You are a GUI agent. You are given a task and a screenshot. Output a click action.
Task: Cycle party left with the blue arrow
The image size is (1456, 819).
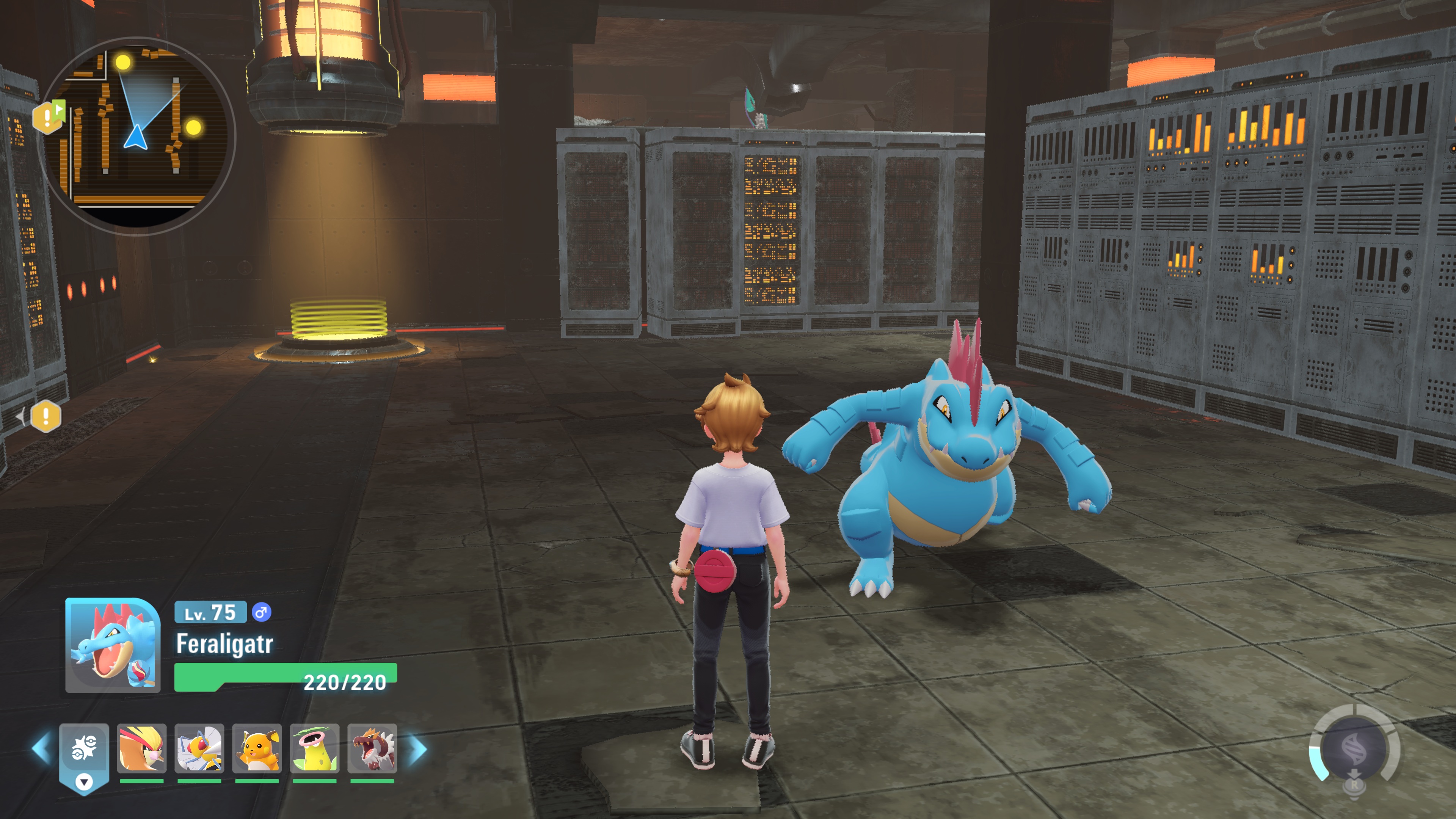(x=41, y=749)
